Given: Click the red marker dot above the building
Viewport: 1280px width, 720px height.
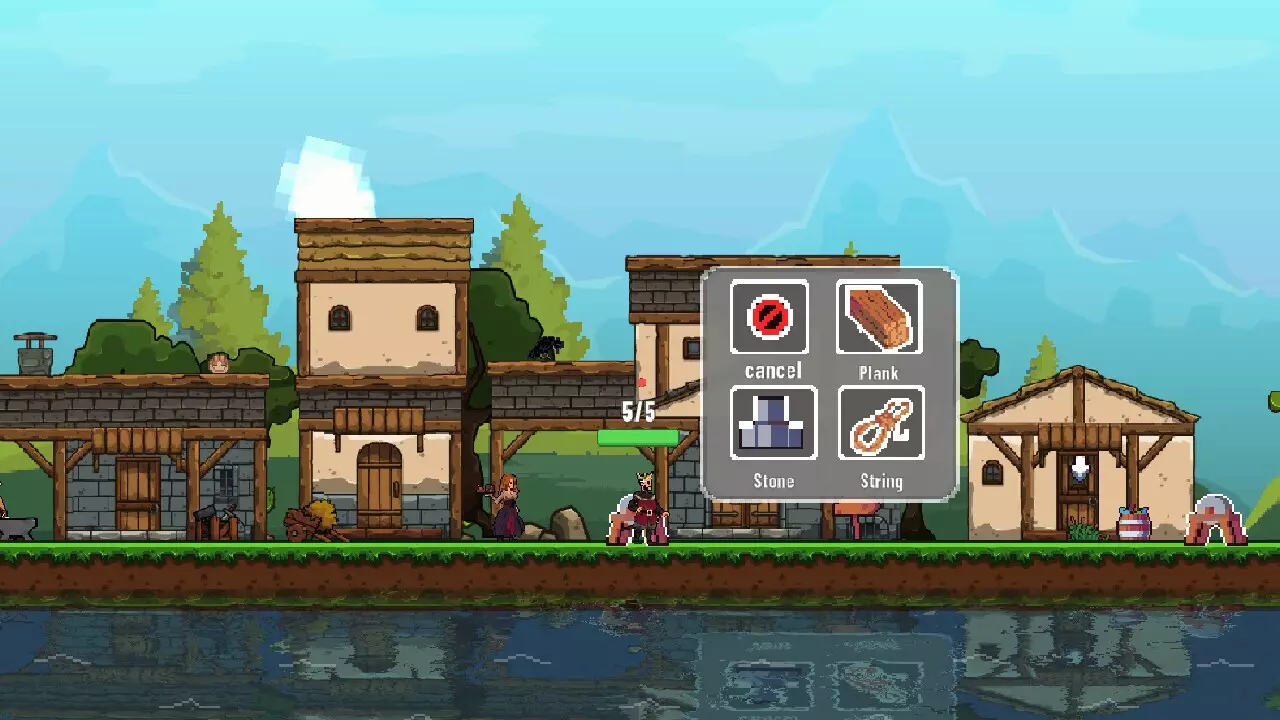Looking at the screenshot, I should 641,380.
